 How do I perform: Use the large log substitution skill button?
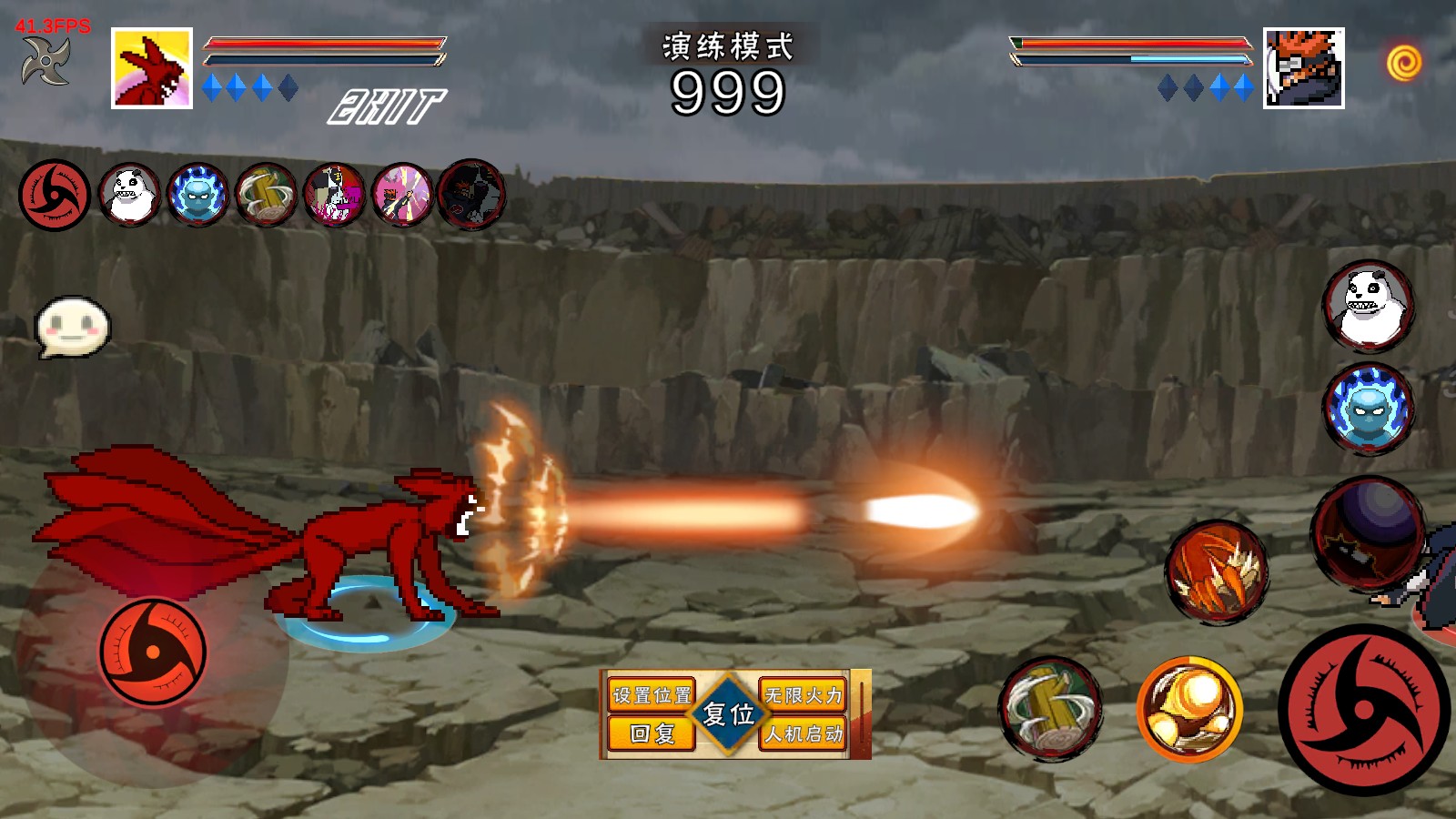click(x=1051, y=709)
